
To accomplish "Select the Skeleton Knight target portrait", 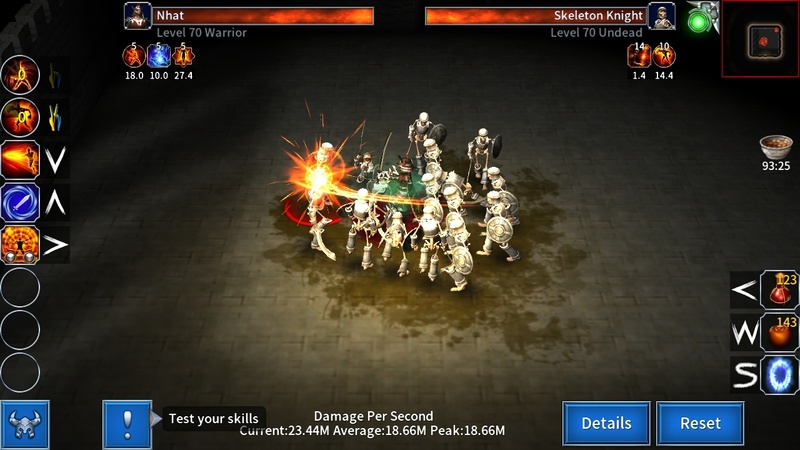I will click(x=662, y=17).
